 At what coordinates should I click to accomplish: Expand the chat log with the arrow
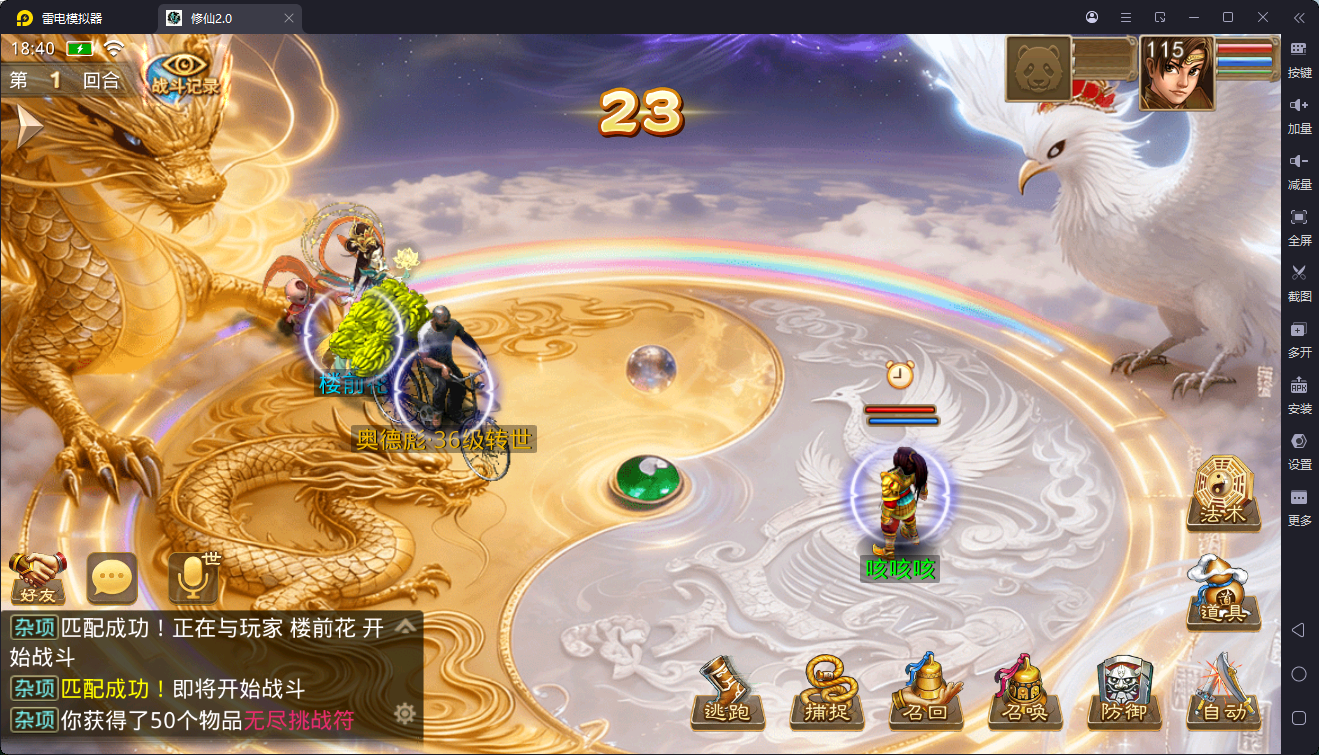click(405, 627)
